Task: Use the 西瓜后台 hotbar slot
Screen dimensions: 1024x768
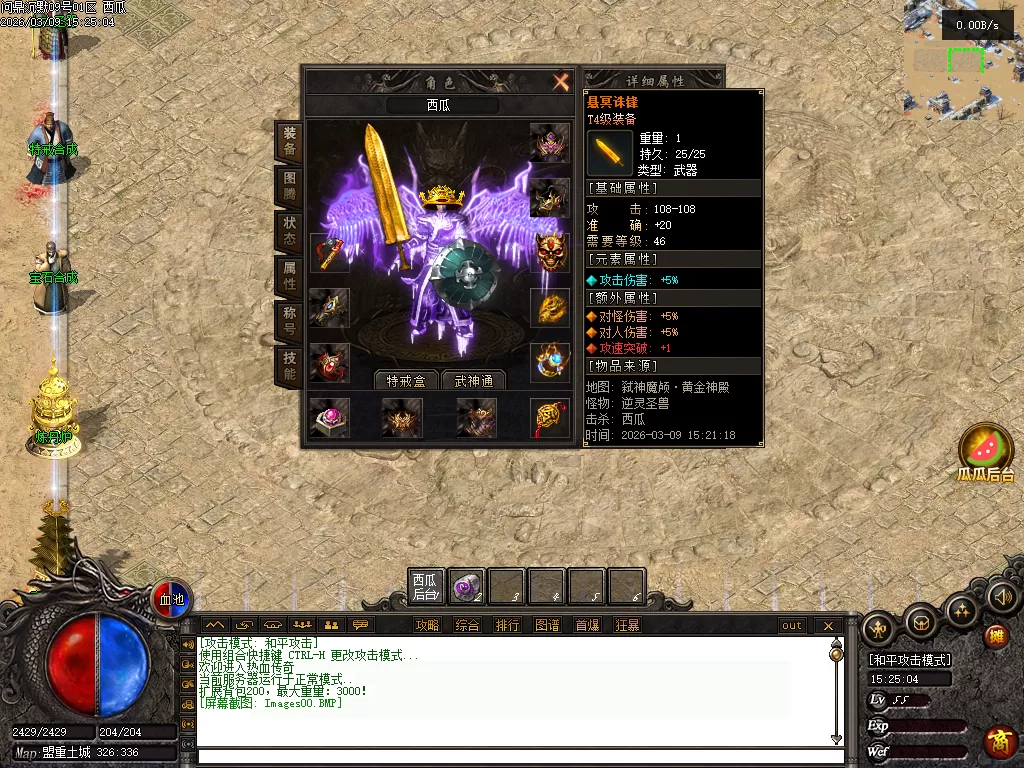Action: click(426, 587)
